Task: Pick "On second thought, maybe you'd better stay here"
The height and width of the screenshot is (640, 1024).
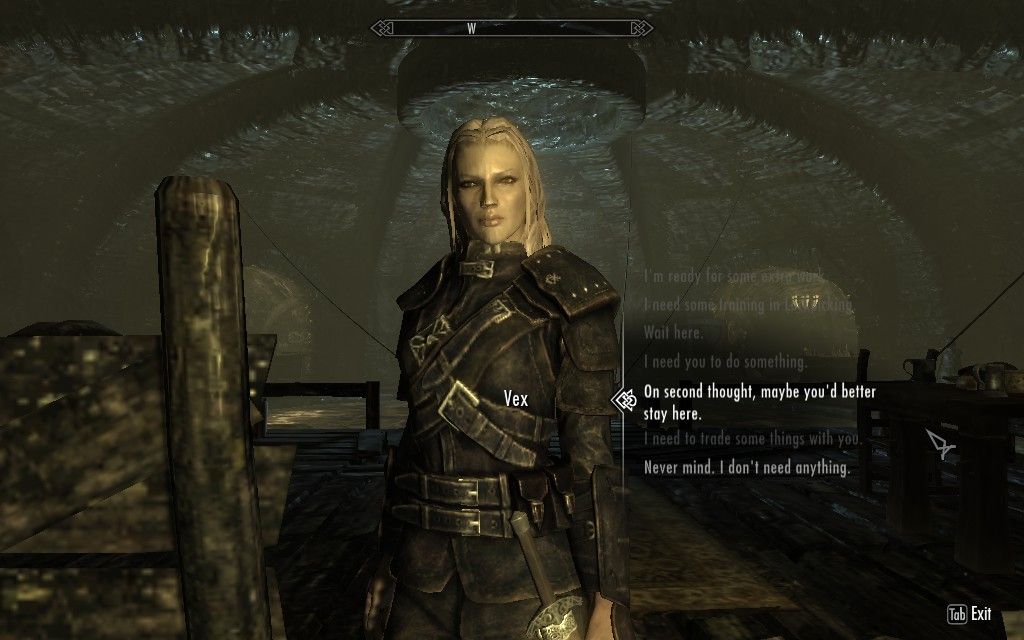Action: [760, 402]
